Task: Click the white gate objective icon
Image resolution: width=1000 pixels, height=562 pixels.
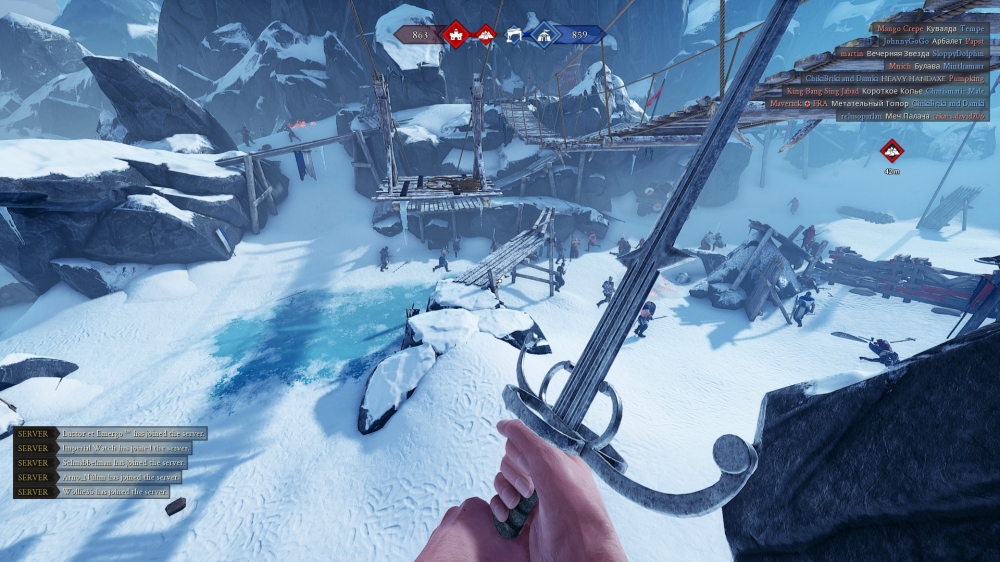Action: pos(515,36)
